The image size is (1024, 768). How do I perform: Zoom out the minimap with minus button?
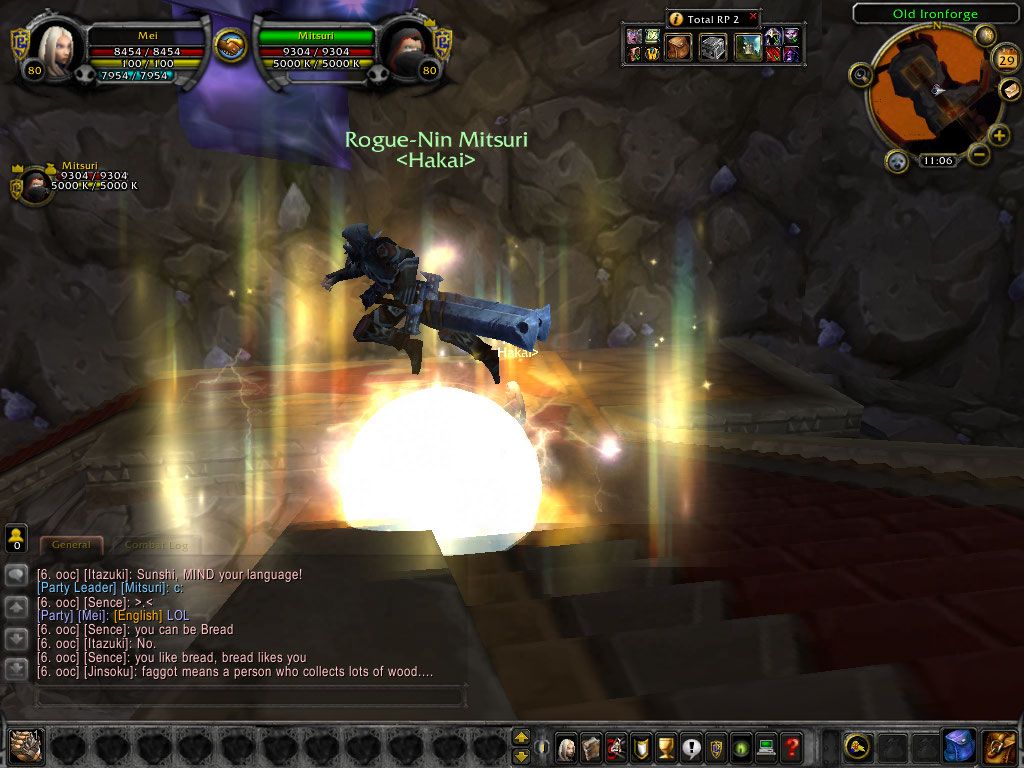click(979, 154)
